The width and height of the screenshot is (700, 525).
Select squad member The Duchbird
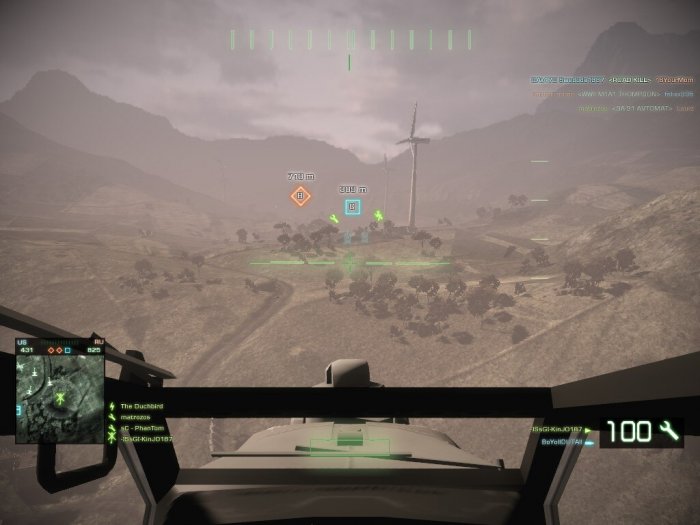141,406
